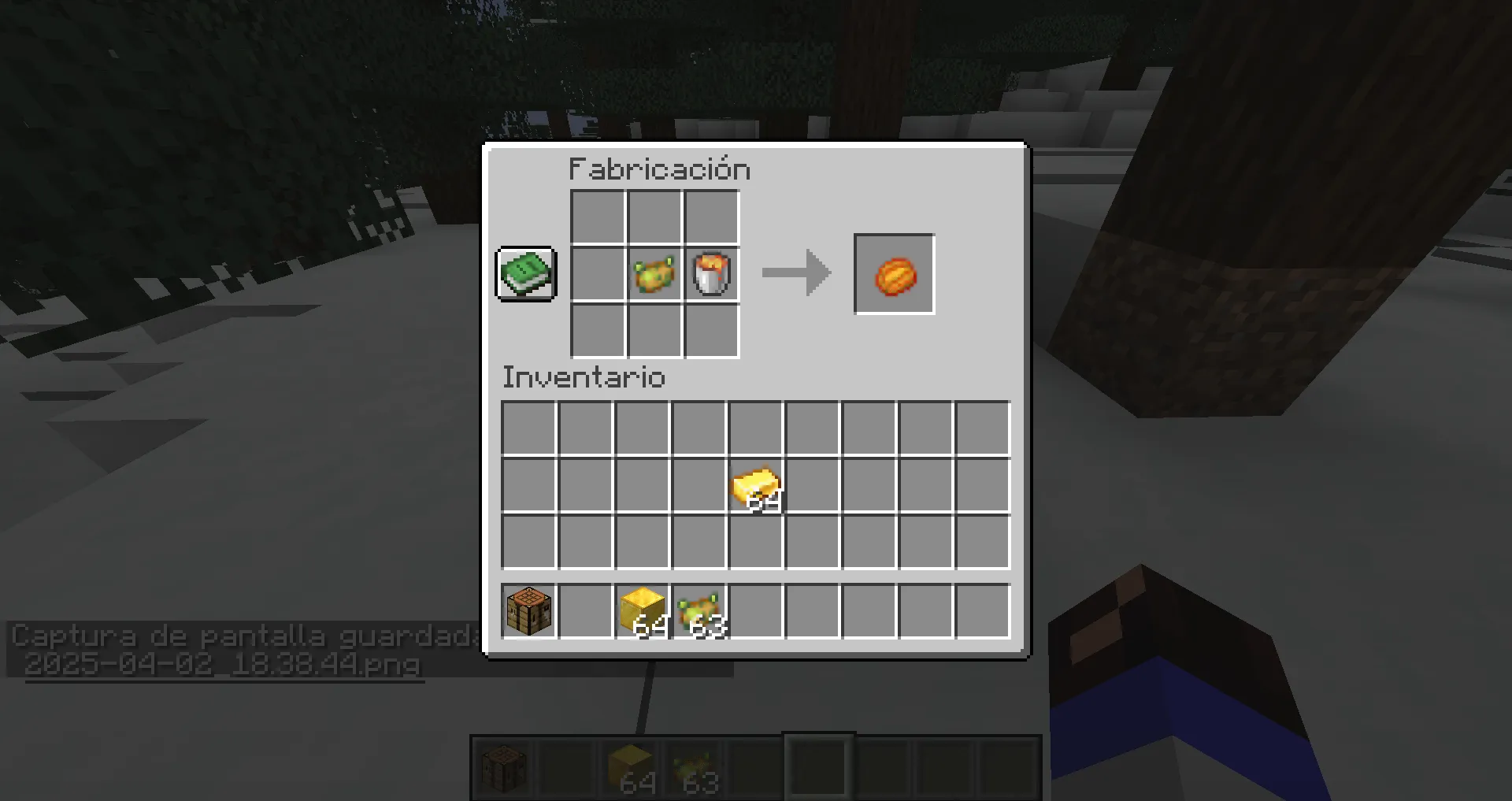Click the first empty inventory slot under Inventario
1512x801 pixels.
pos(527,428)
